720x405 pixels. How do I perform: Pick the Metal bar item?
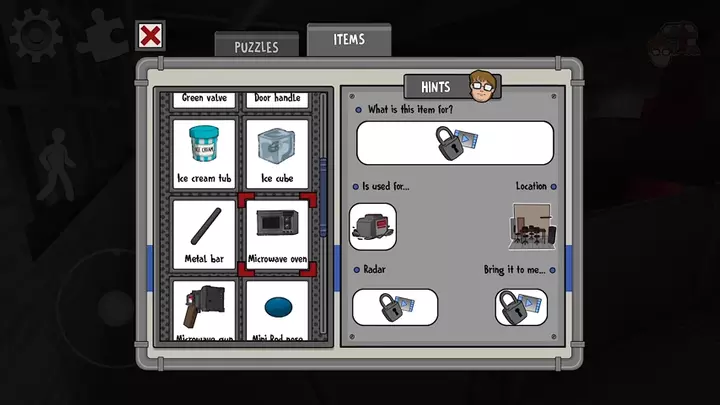click(x=204, y=233)
